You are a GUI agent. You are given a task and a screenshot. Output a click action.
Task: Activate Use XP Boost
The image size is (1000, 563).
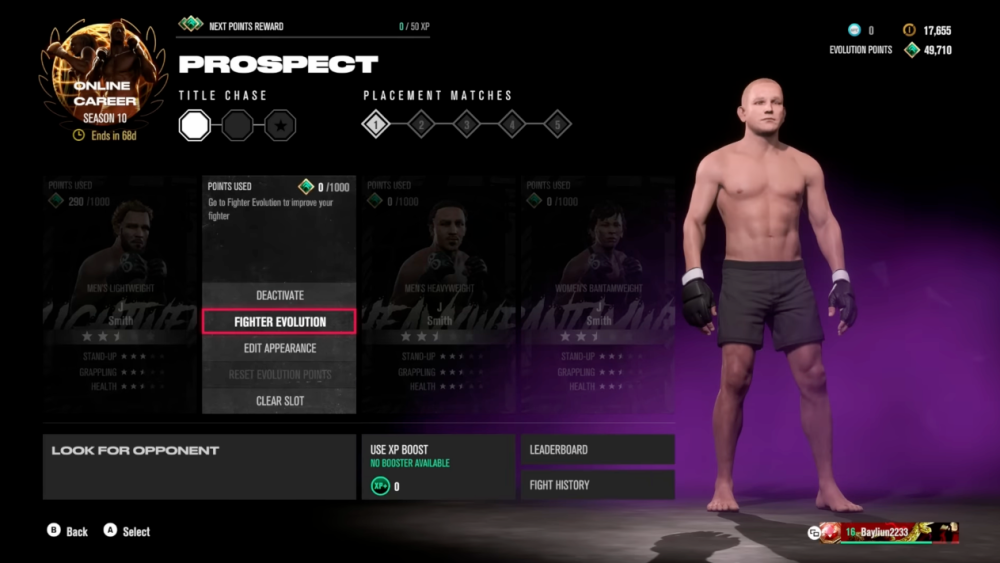[438, 466]
